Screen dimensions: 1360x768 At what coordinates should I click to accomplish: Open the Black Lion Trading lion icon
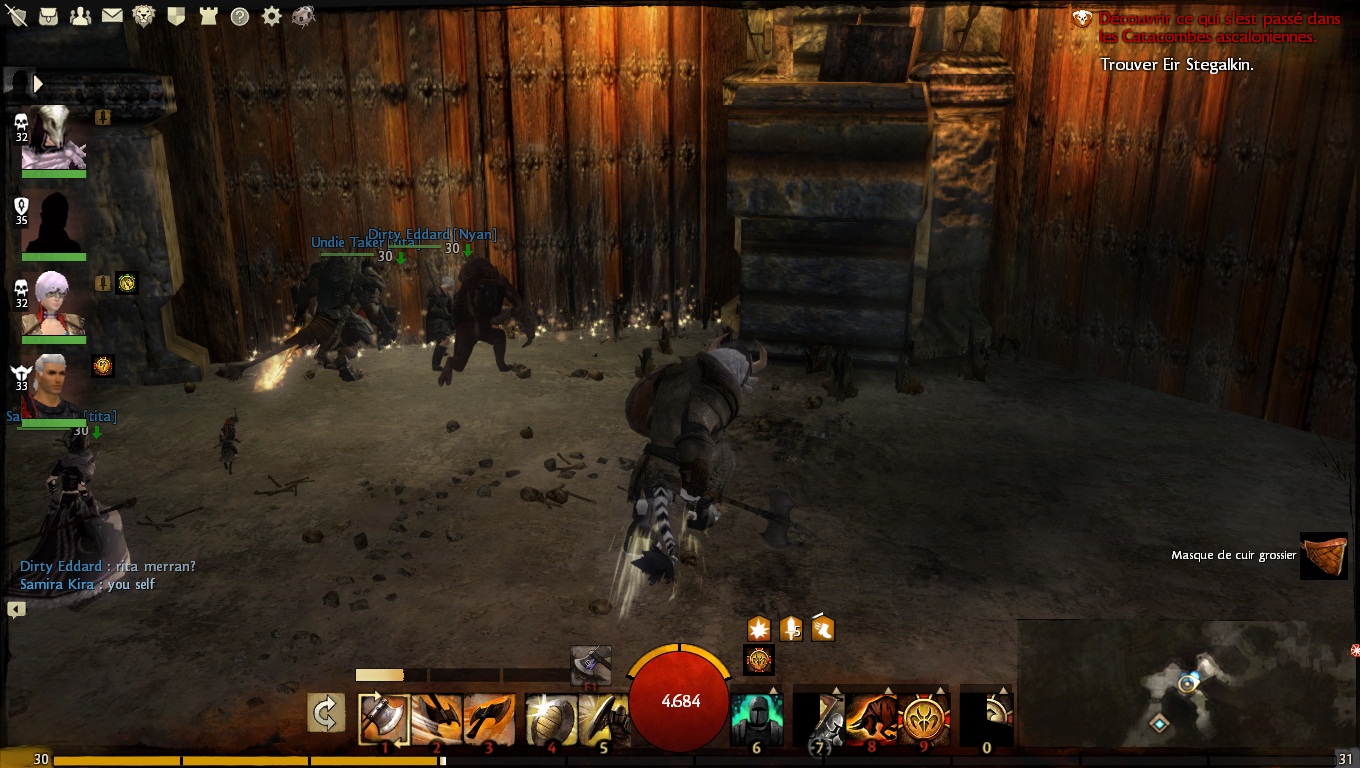tap(144, 16)
